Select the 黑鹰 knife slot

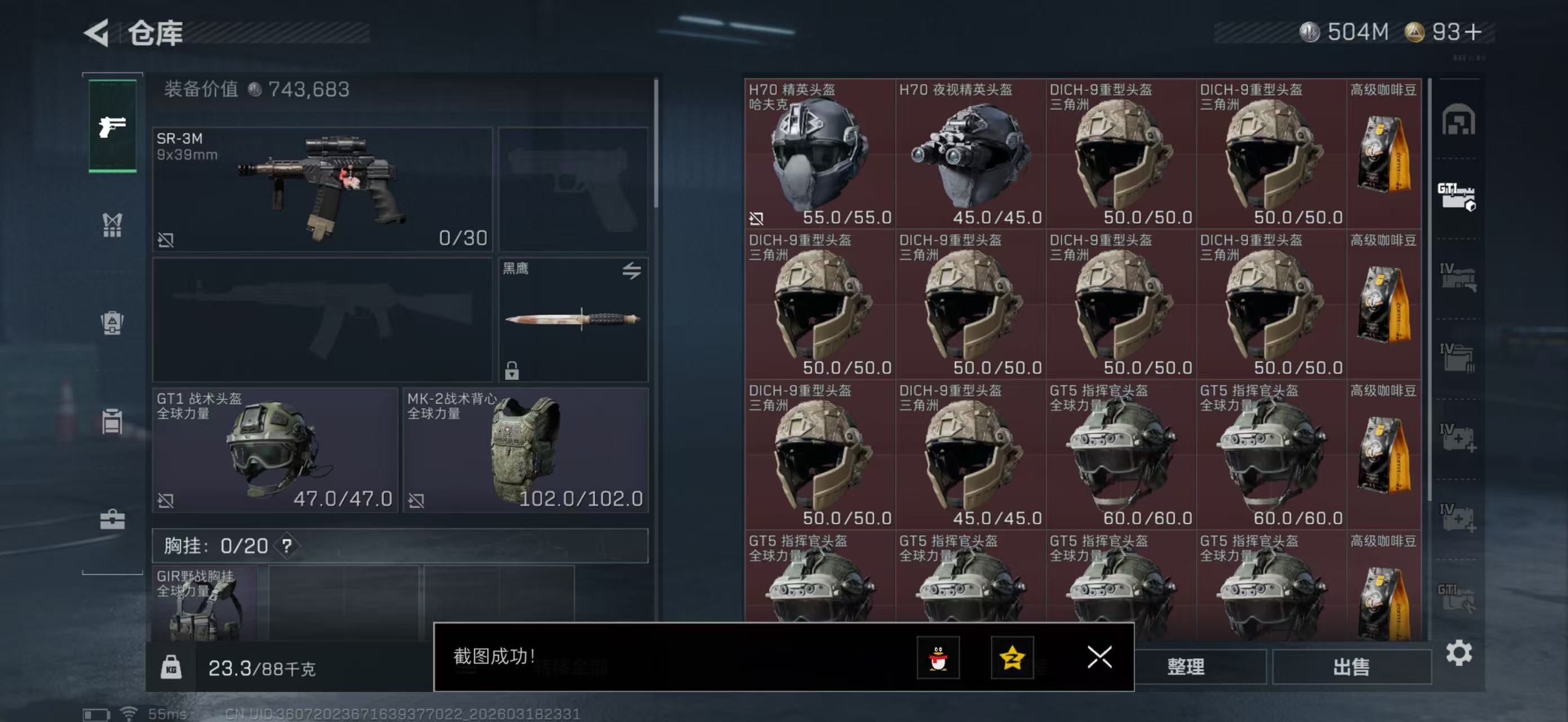[x=572, y=320]
